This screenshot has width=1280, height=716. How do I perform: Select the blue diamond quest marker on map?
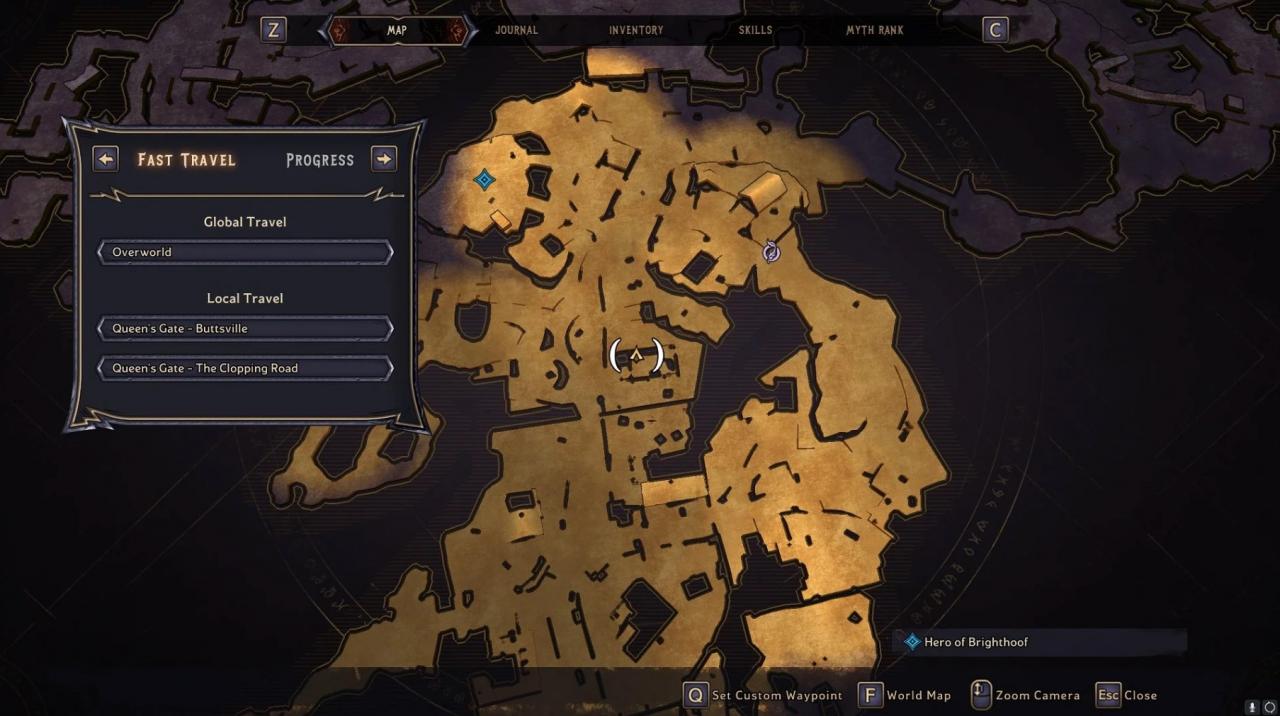(484, 180)
